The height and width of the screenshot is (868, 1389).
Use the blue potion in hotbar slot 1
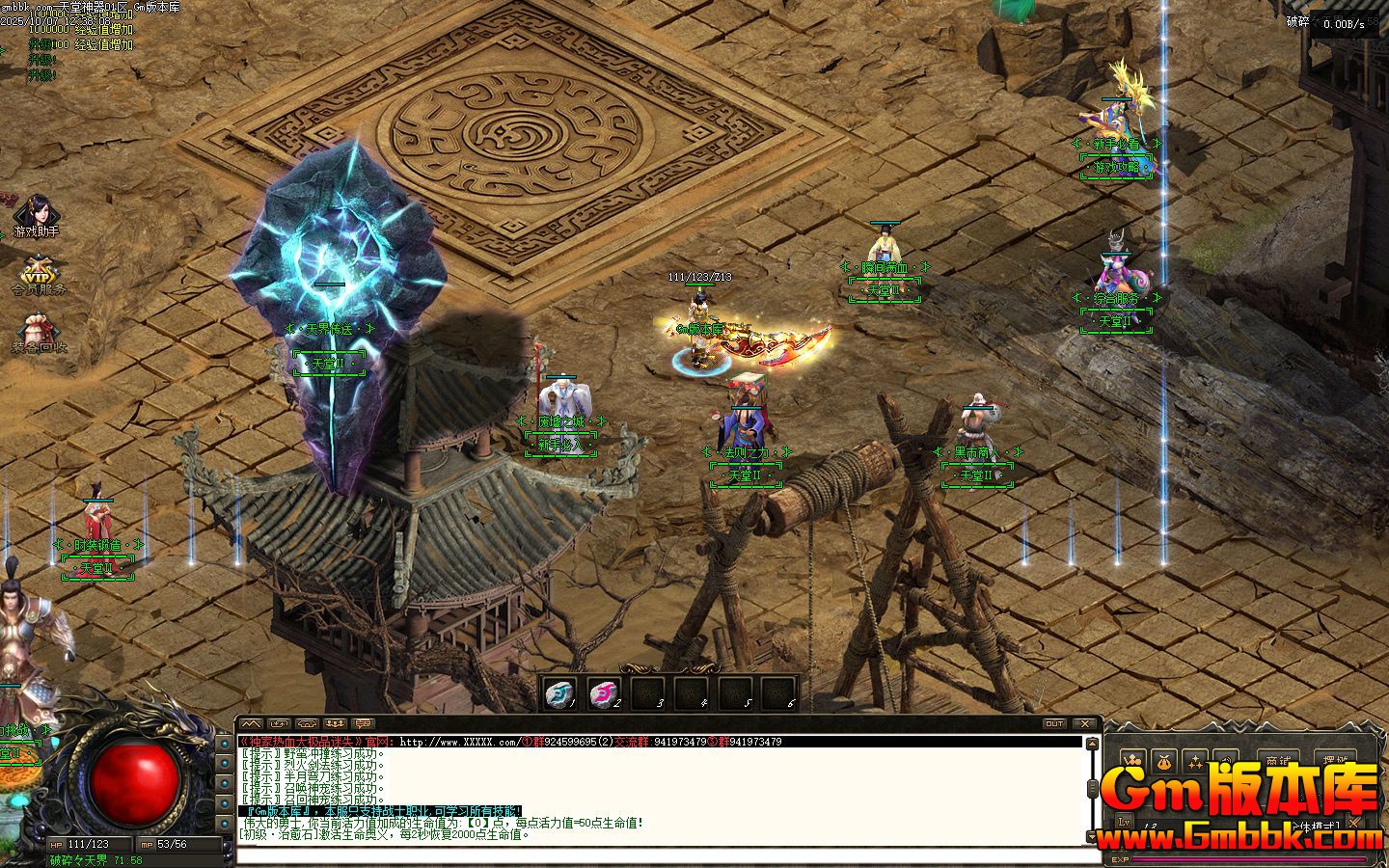point(559,692)
